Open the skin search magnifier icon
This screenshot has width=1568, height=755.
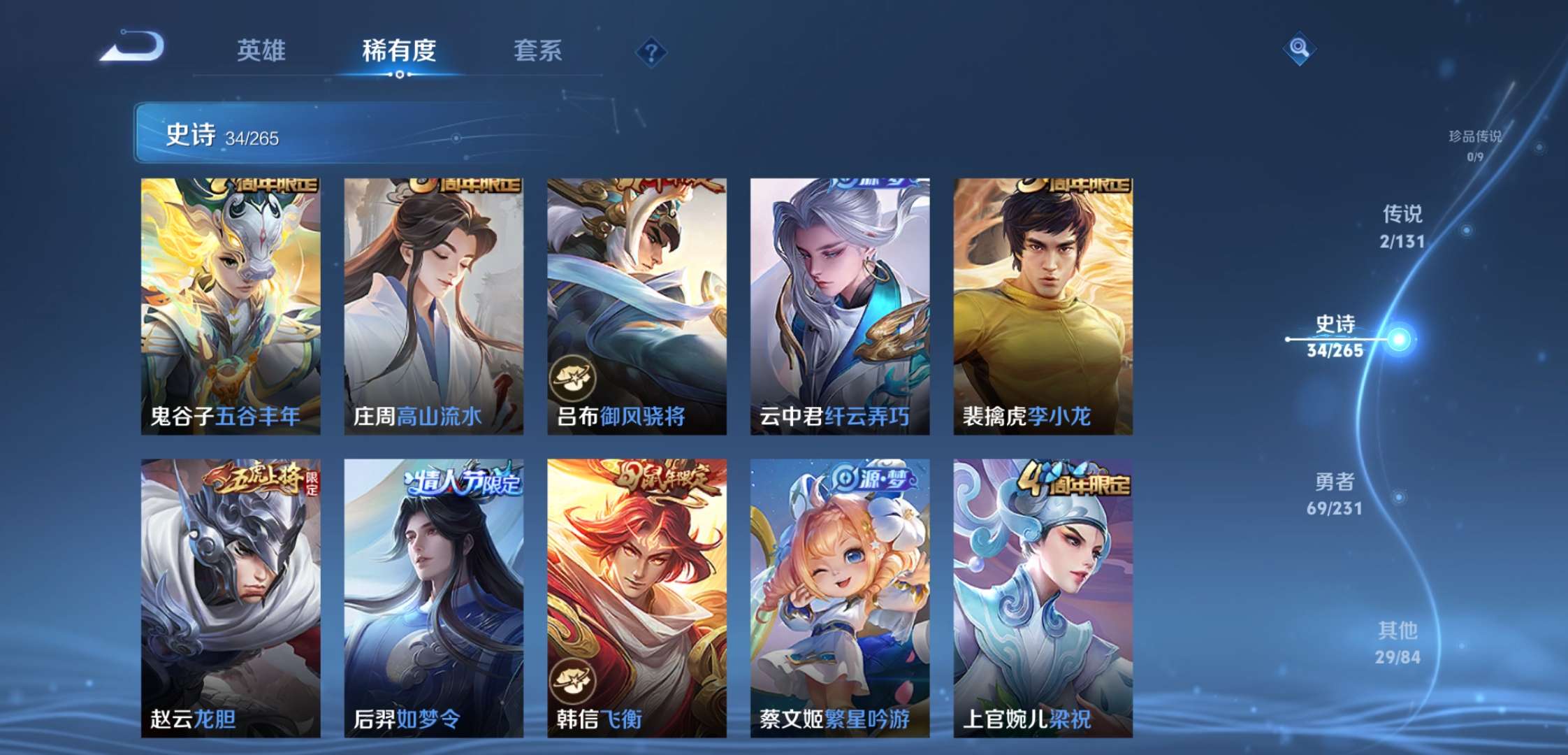tap(1299, 49)
